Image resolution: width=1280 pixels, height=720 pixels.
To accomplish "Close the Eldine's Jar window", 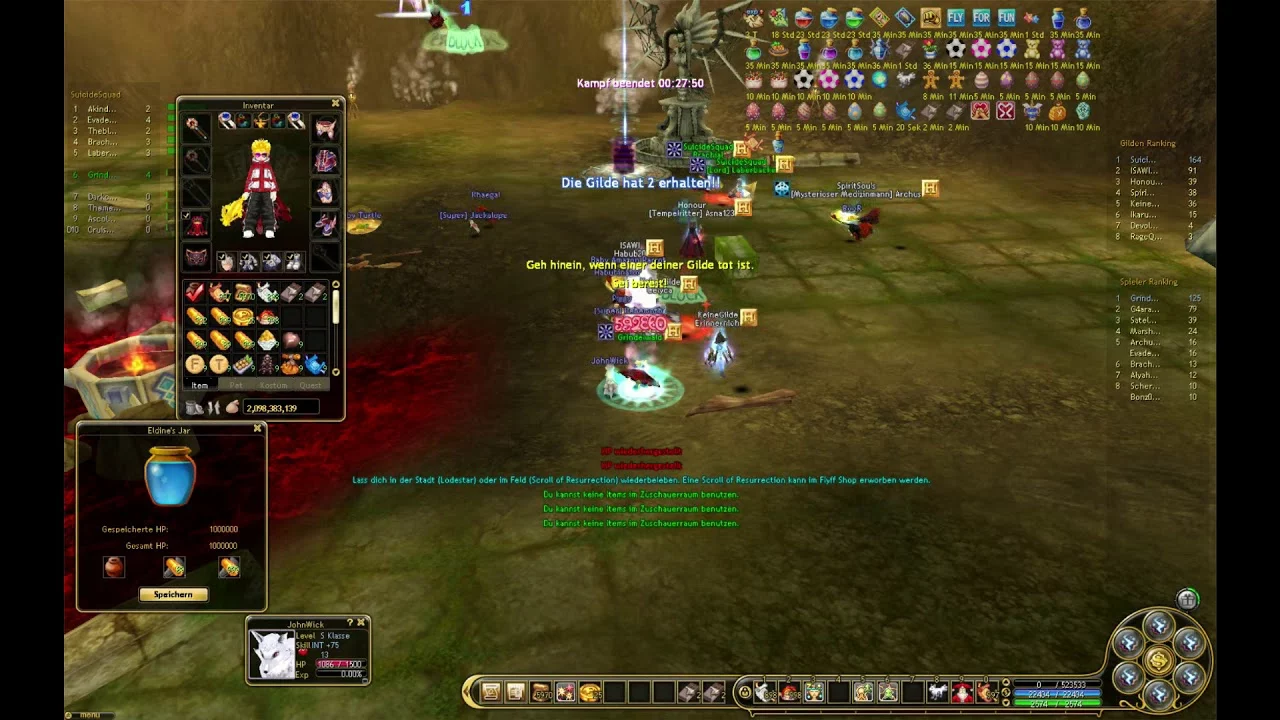I will click(x=258, y=429).
